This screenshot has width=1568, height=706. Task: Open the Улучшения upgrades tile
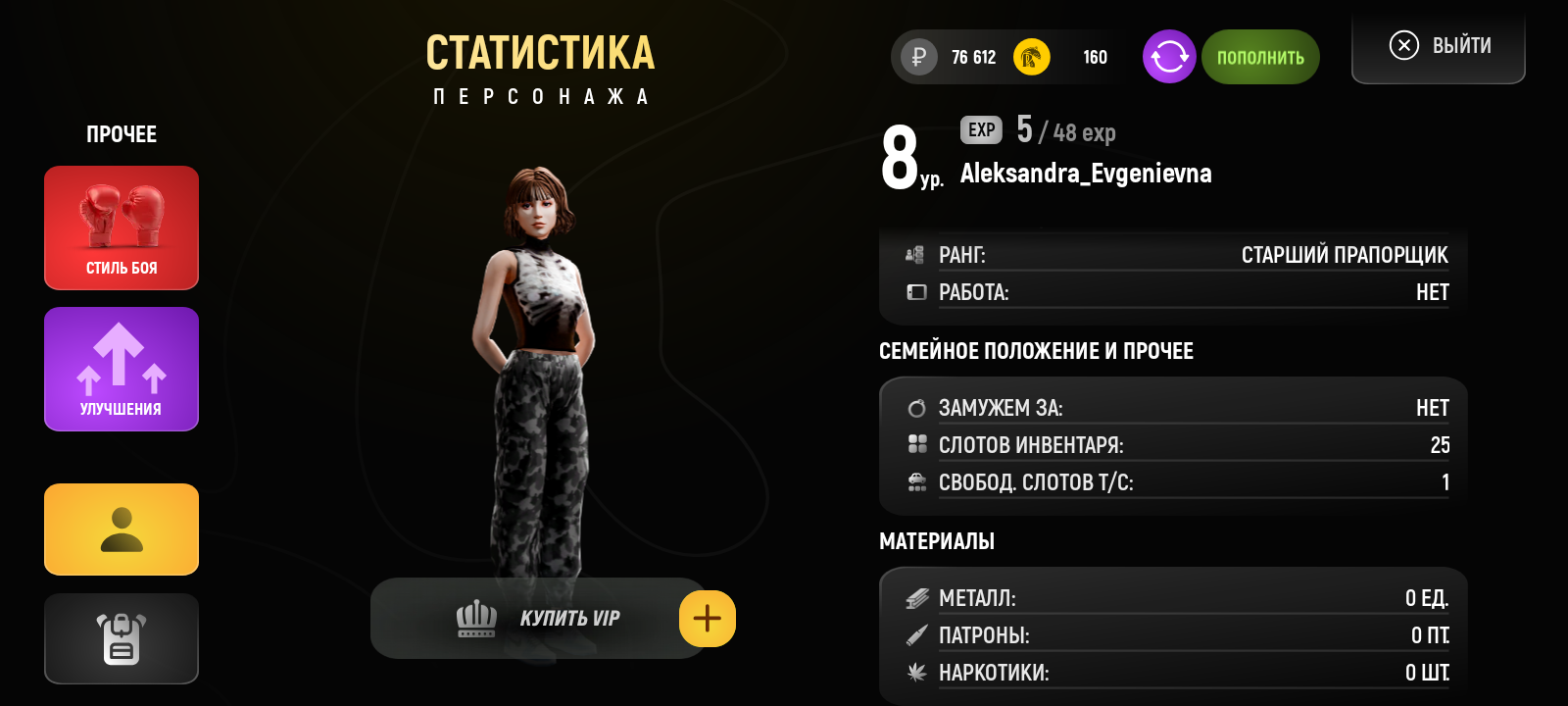tap(122, 369)
